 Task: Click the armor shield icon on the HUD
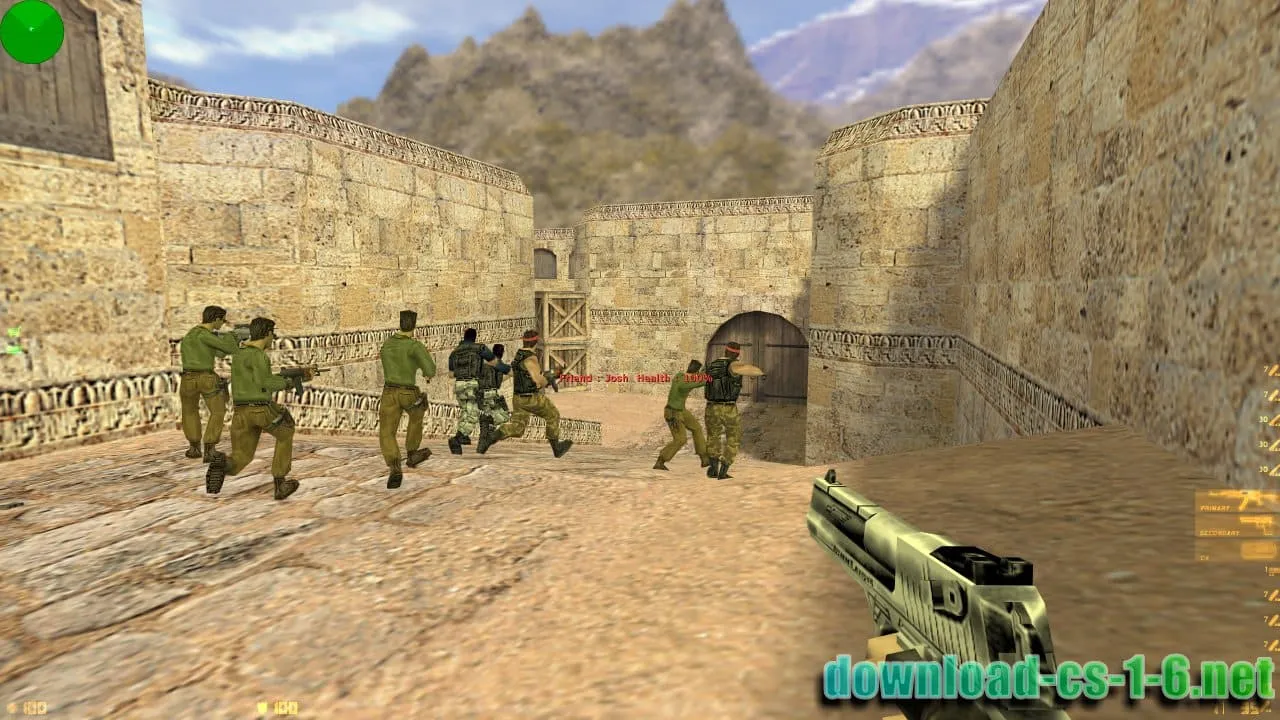tap(262, 707)
